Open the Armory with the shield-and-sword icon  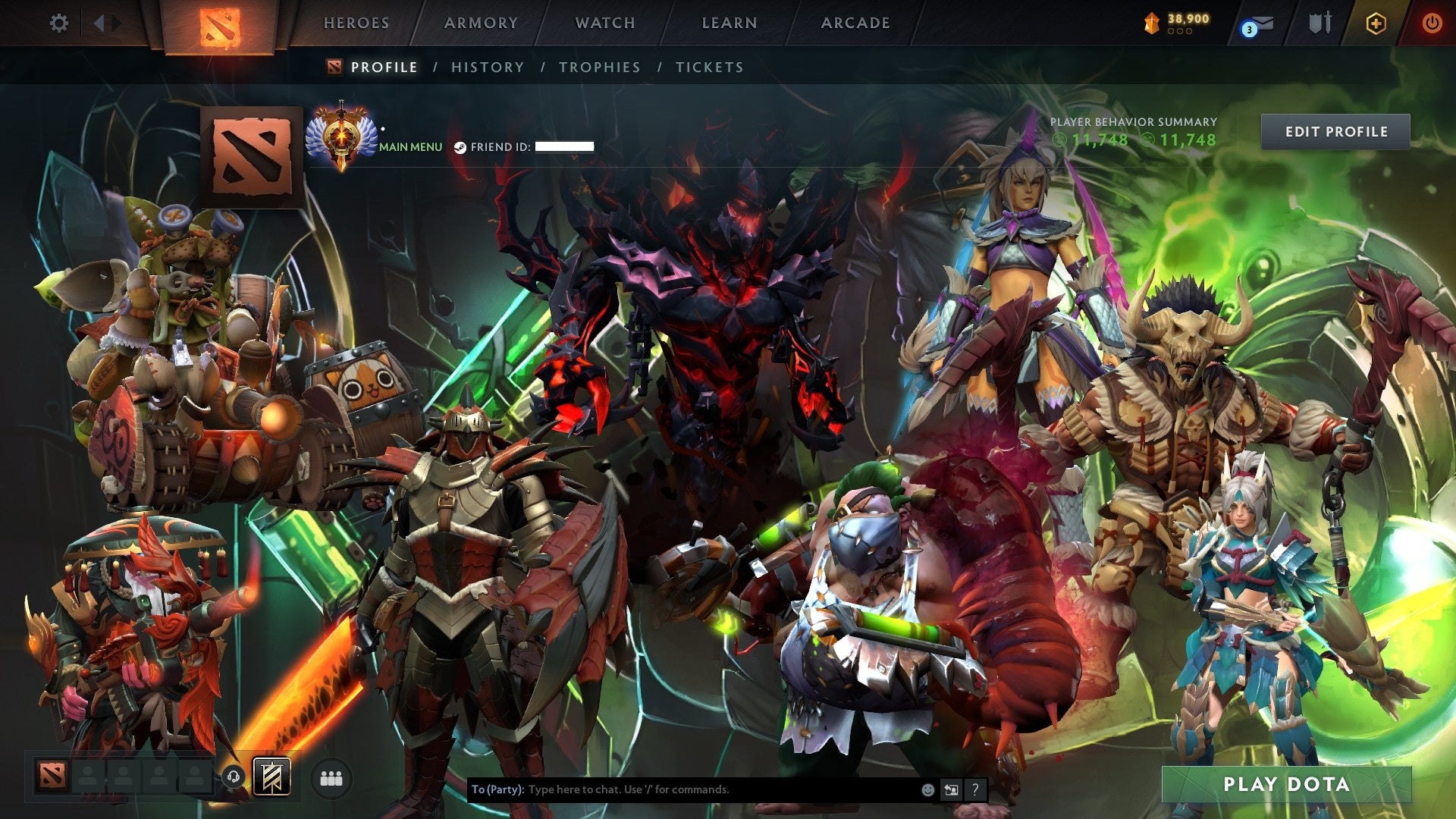tap(1320, 24)
